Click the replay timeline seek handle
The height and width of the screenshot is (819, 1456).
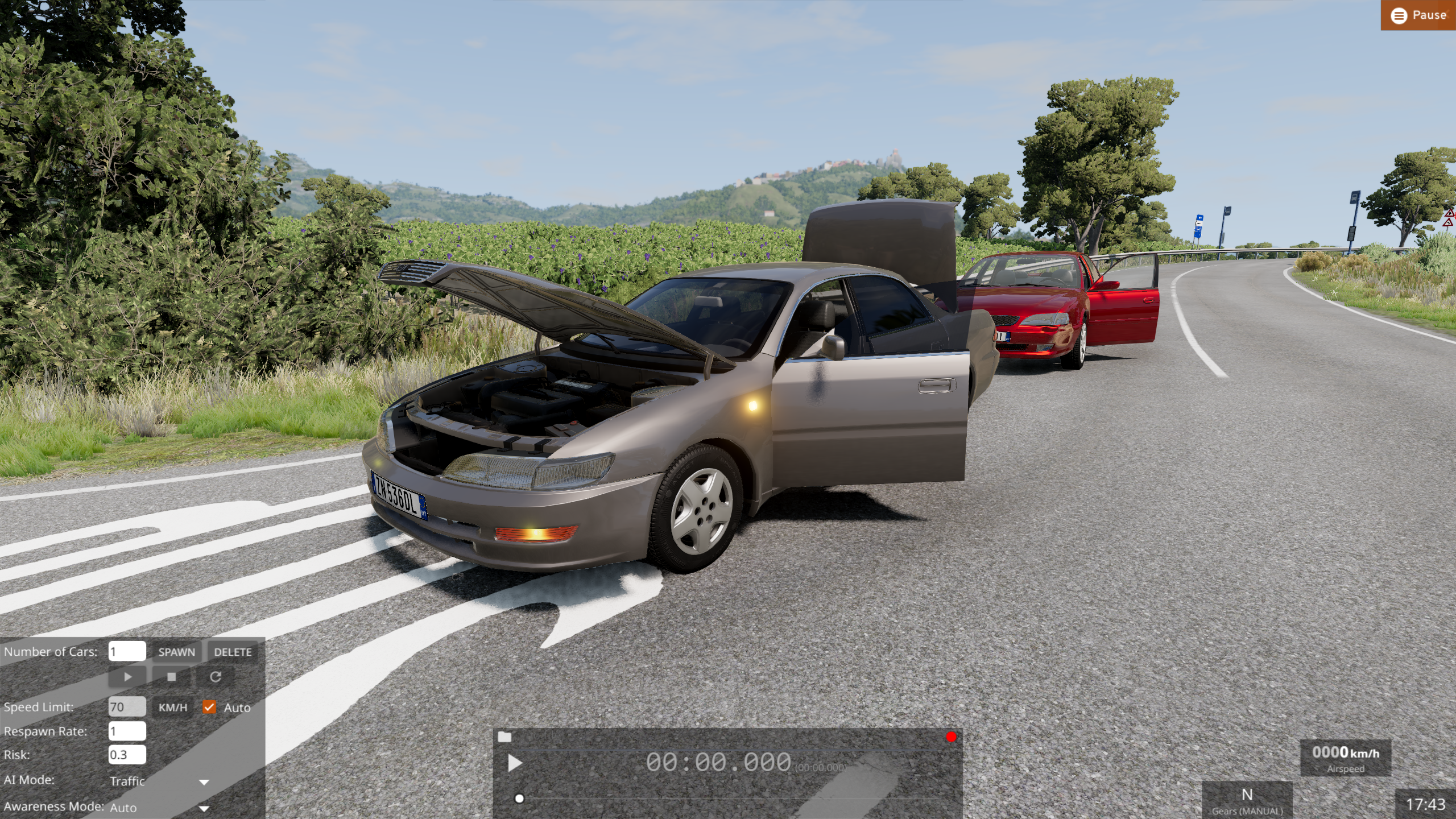click(x=519, y=799)
